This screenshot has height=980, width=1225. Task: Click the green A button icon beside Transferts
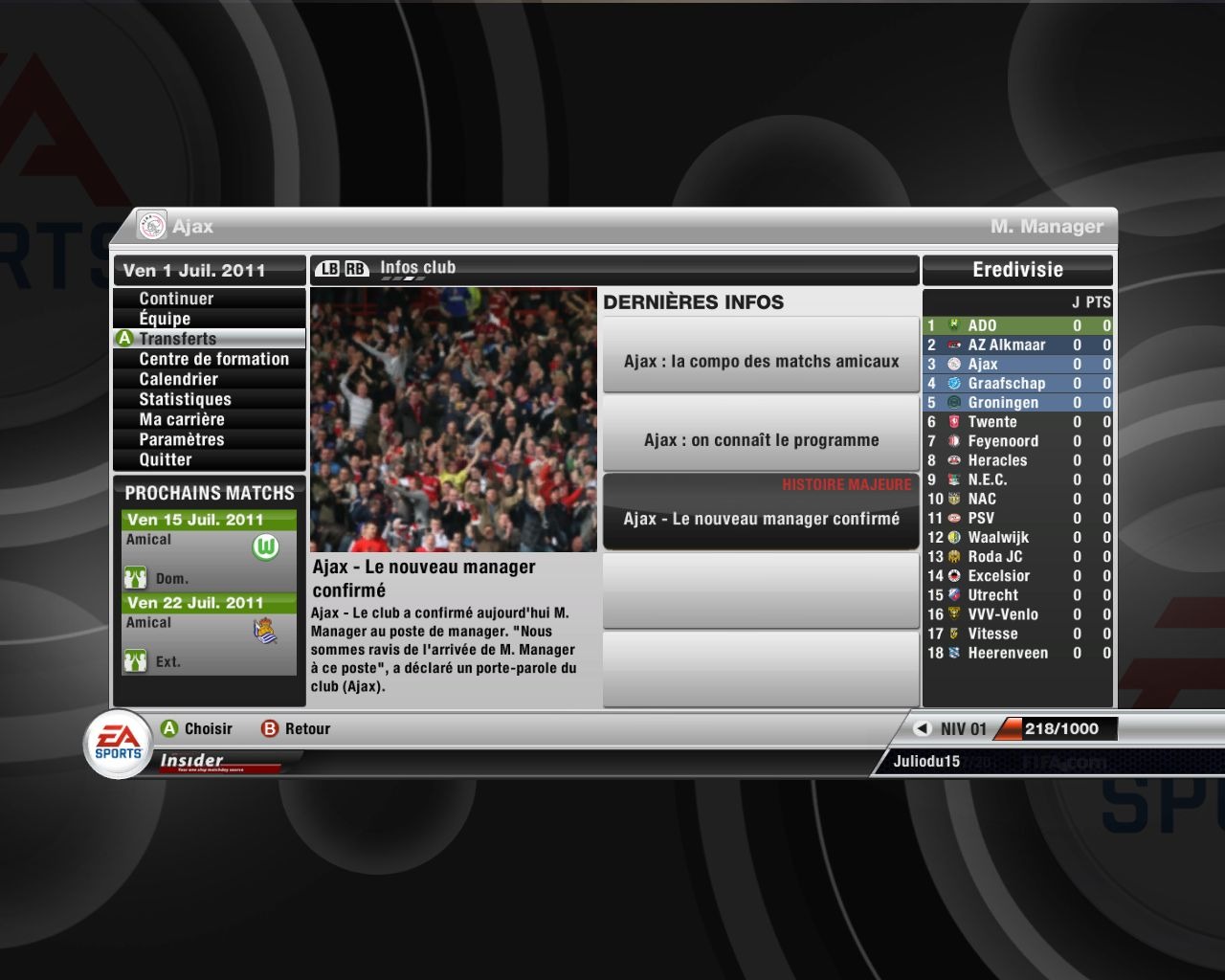pyautogui.click(x=125, y=339)
